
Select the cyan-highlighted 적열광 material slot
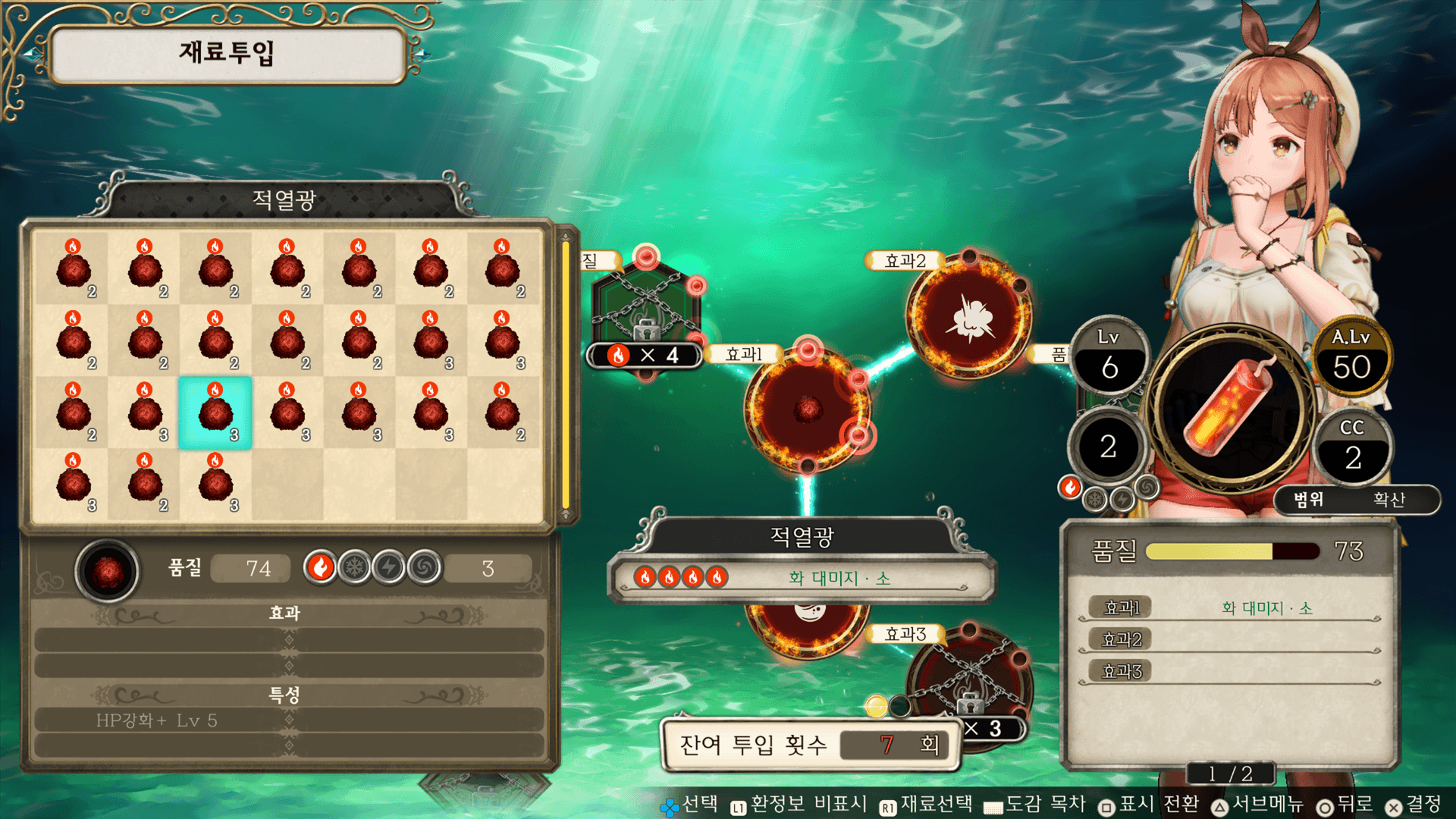[x=215, y=413]
